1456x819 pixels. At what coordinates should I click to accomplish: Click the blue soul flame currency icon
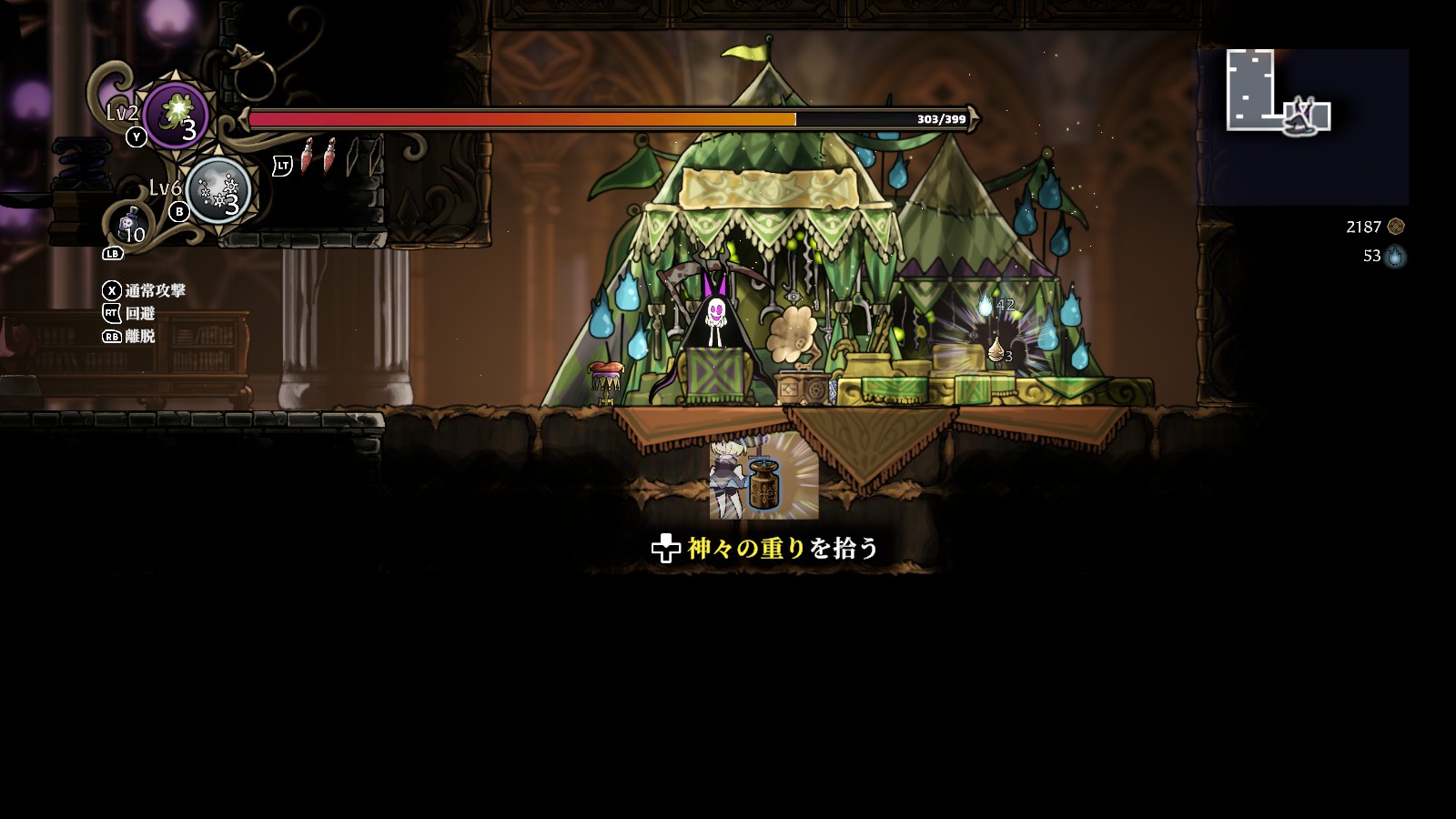coord(1395,257)
